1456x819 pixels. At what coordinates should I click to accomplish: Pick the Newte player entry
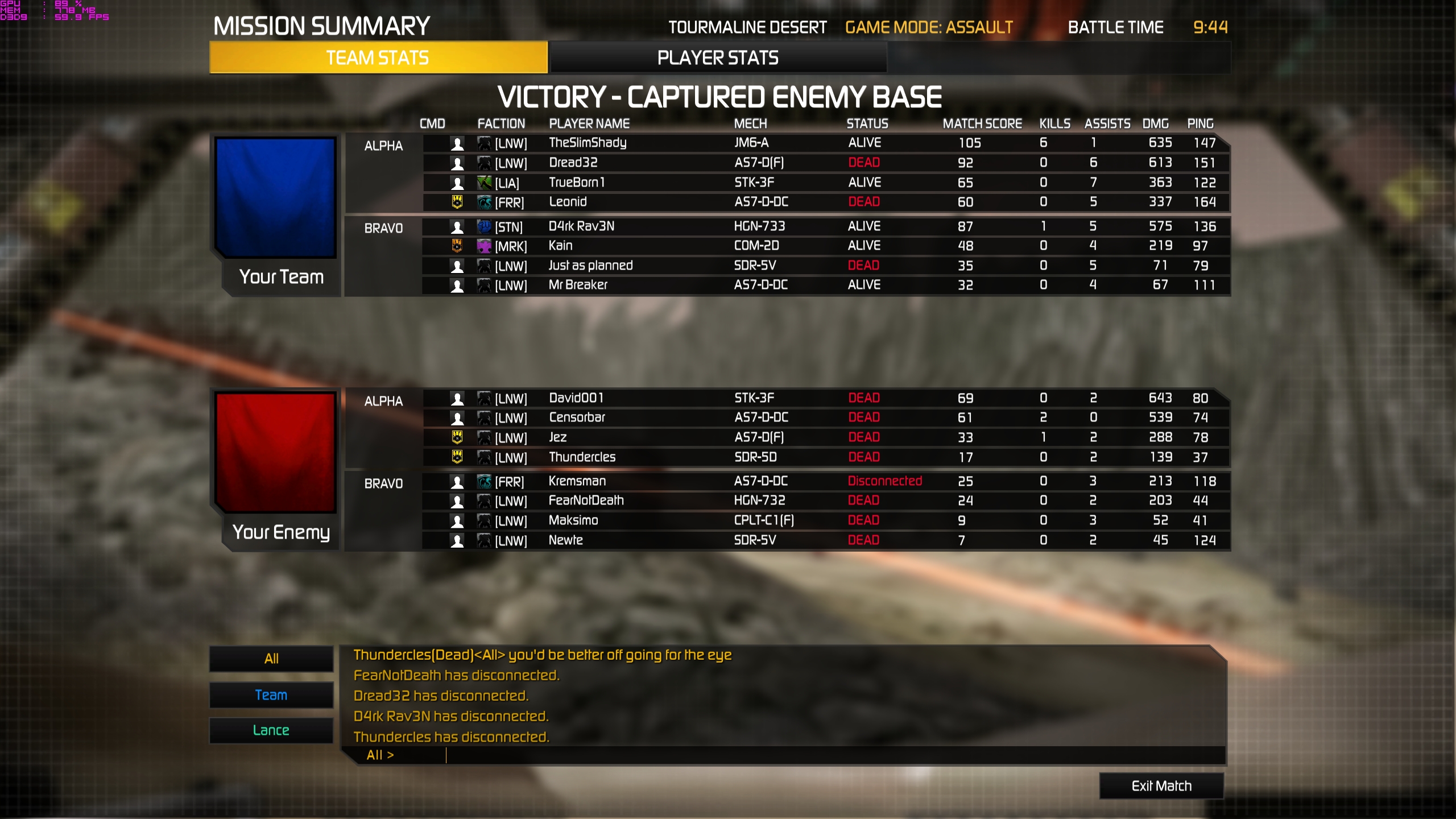tap(565, 540)
